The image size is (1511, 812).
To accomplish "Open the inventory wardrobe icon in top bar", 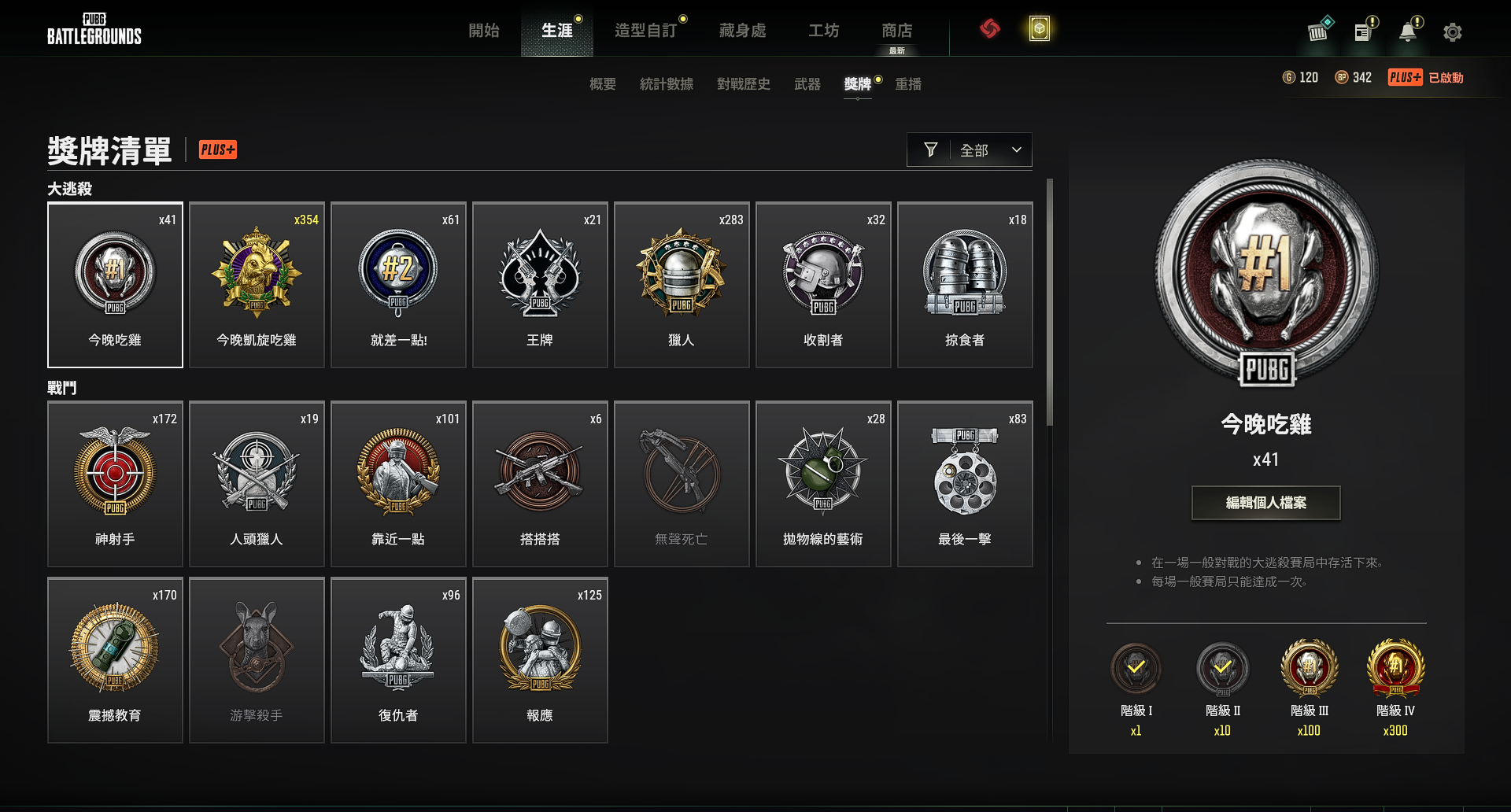I will click(1317, 31).
